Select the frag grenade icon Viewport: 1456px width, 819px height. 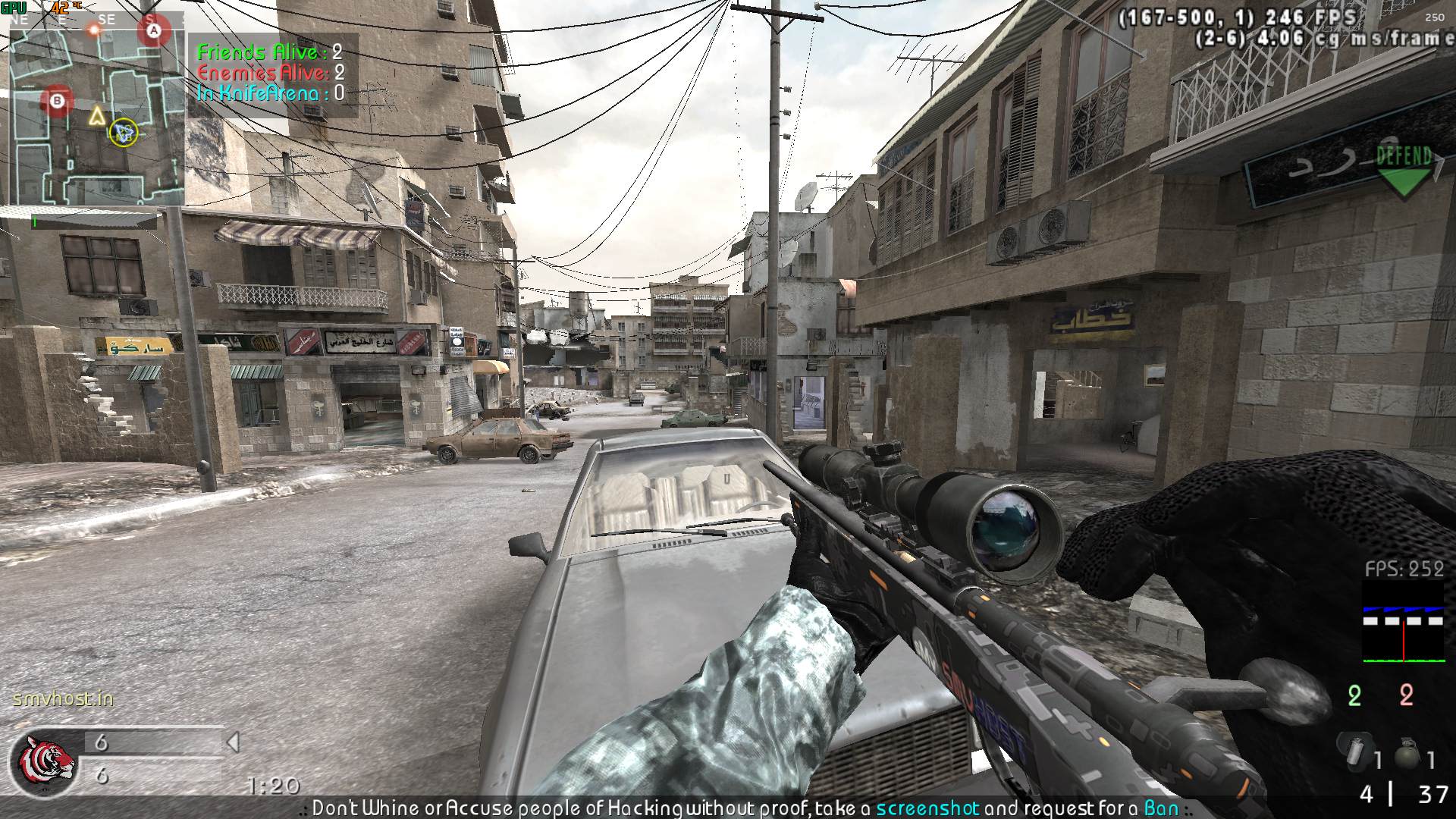[1407, 755]
